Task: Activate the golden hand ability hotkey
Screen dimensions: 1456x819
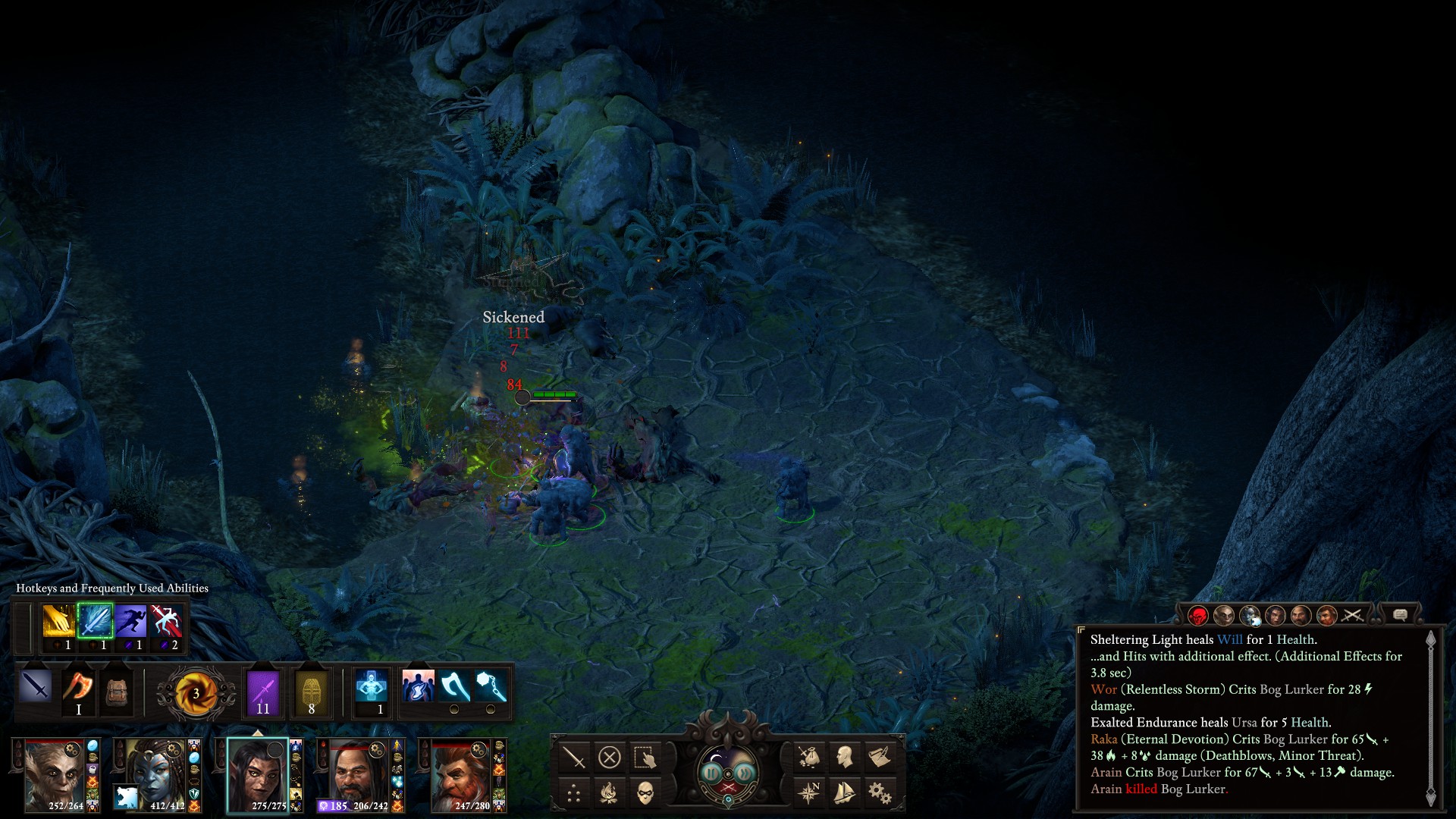Action: tap(58, 622)
